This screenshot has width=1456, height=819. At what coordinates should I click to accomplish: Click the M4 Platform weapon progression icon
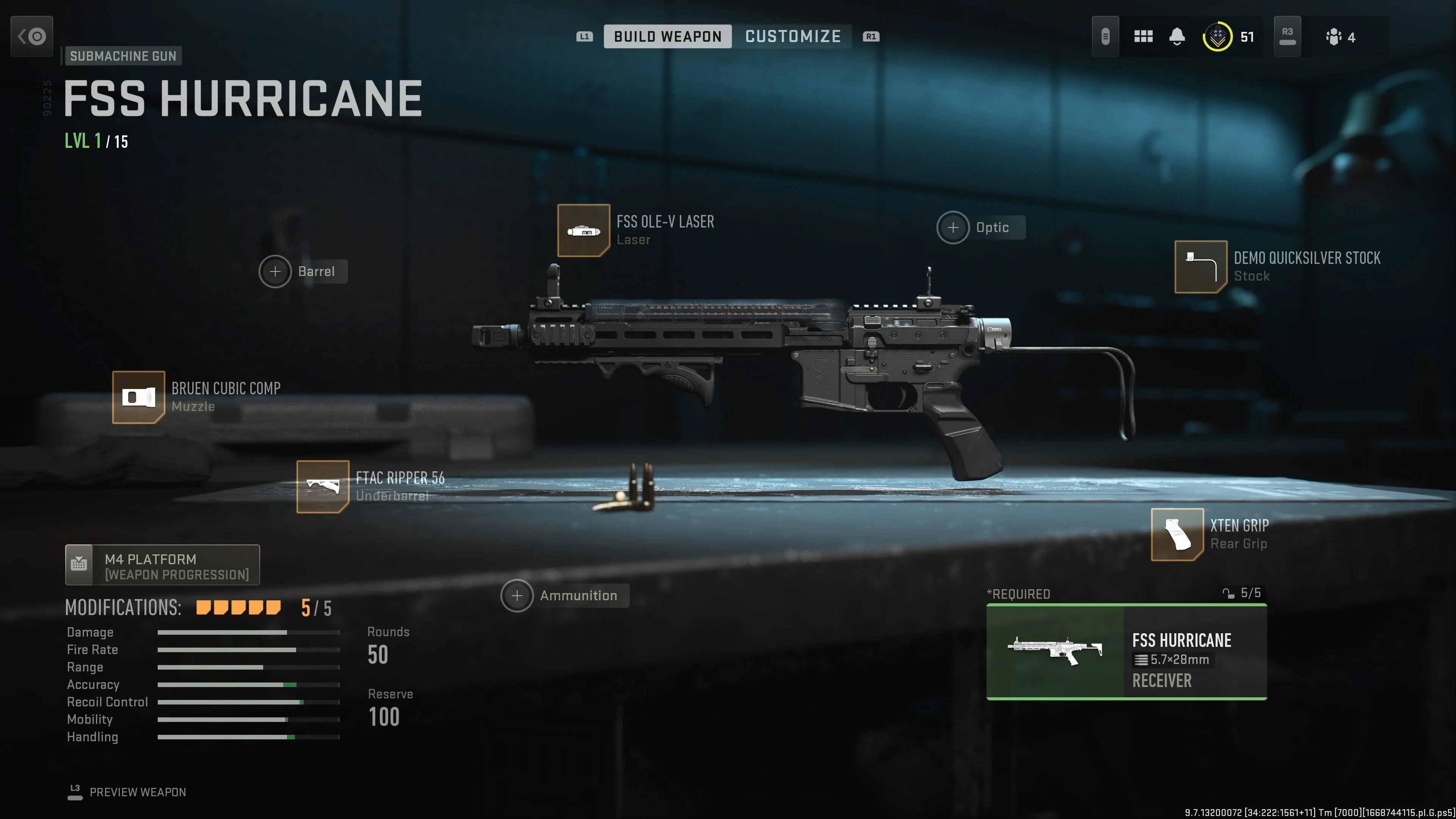click(x=79, y=564)
